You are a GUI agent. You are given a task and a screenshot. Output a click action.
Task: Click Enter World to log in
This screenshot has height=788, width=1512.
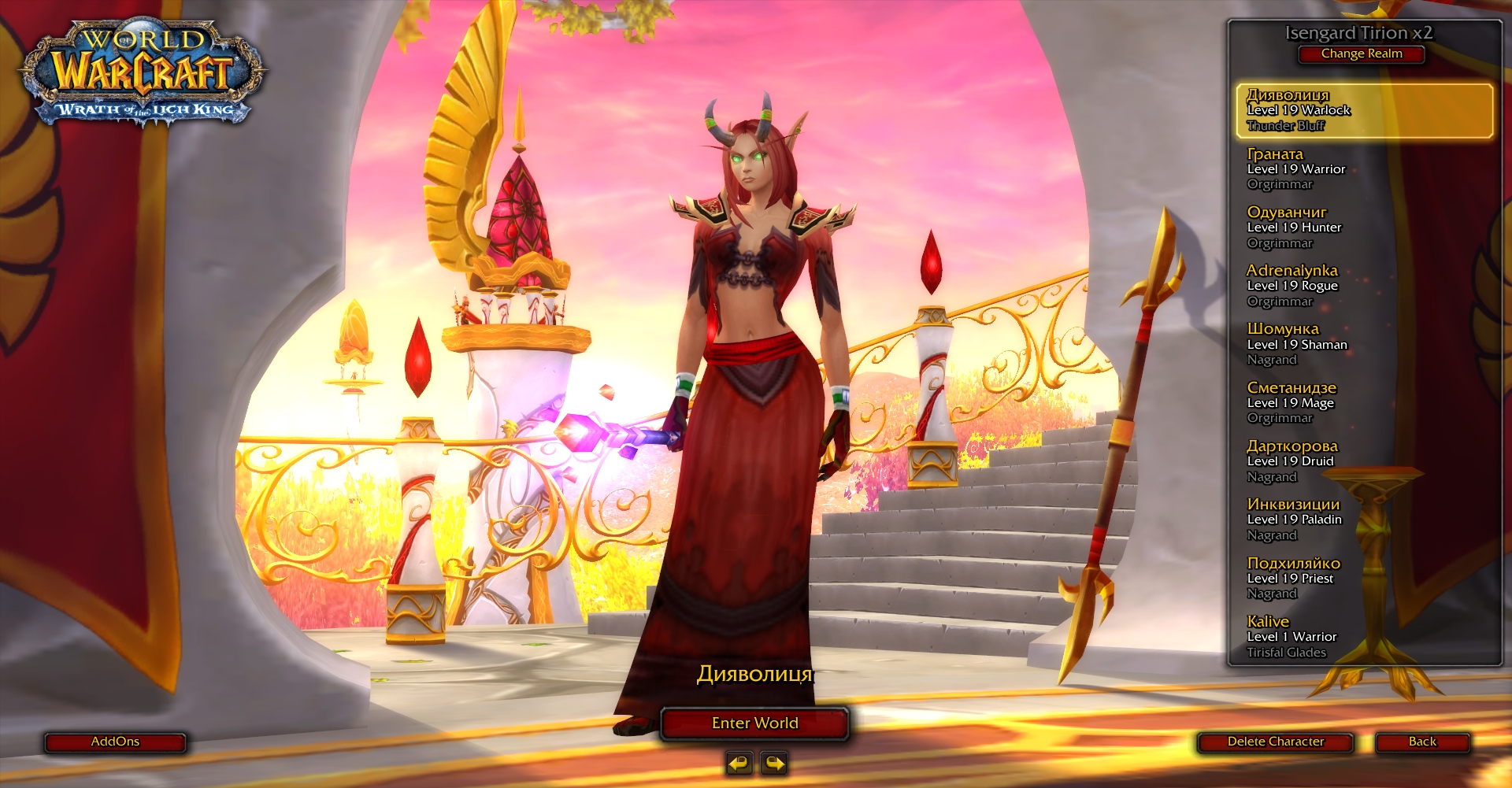click(x=754, y=723)
